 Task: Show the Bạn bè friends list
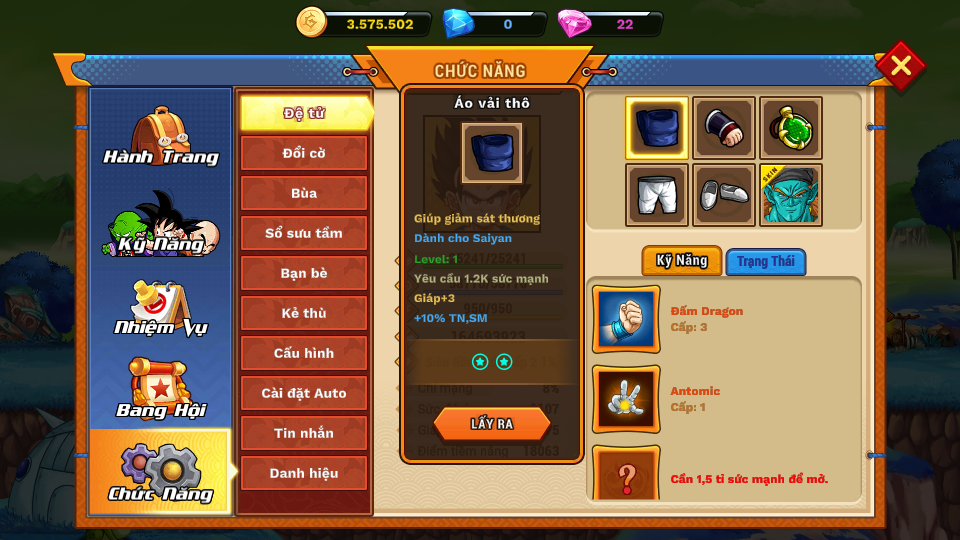point(303,273)
